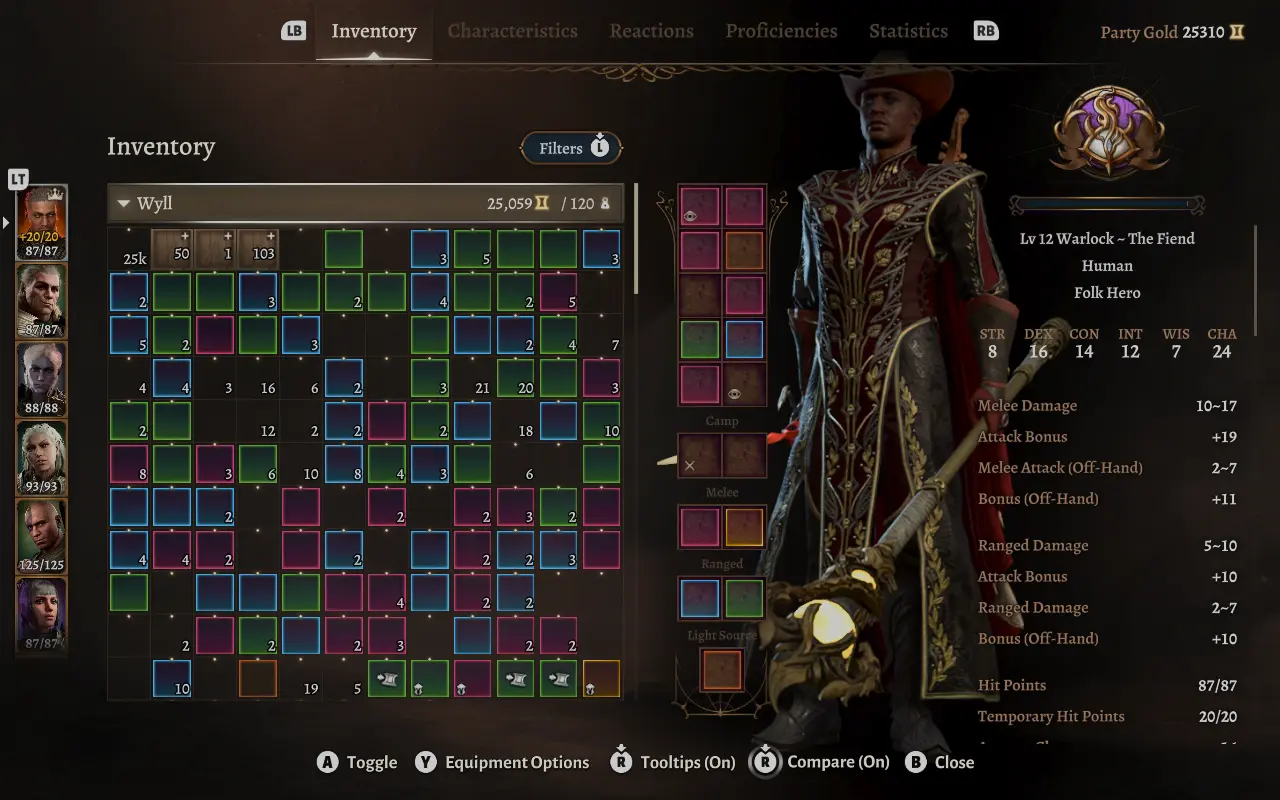Open the Light Source equipment slot
1280x800 pixels.
tap(721, 670)
